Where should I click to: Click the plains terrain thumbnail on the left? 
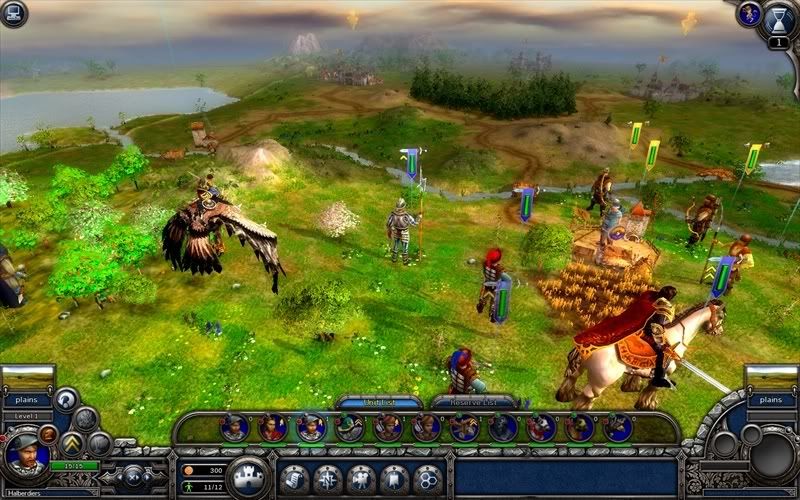pyautogui.click(x=27, y=378)
